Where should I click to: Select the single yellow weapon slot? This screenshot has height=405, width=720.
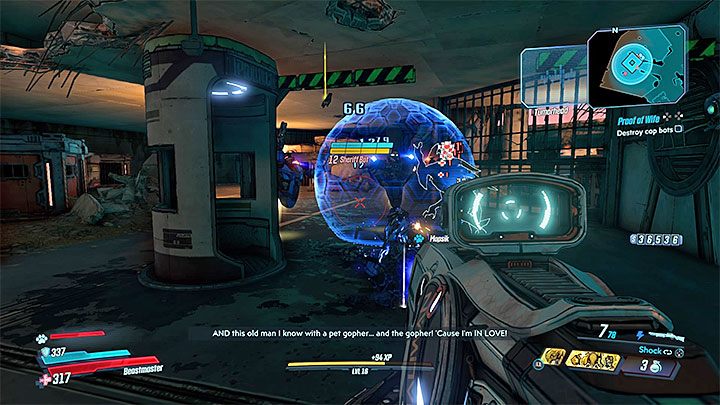click(x=553, y=356)
